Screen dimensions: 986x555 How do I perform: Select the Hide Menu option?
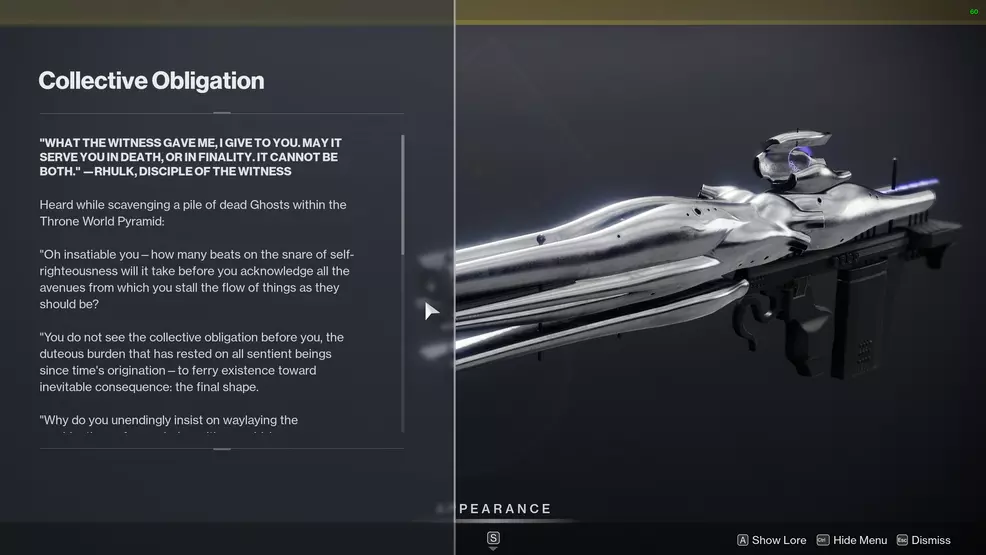pos(852,540)
